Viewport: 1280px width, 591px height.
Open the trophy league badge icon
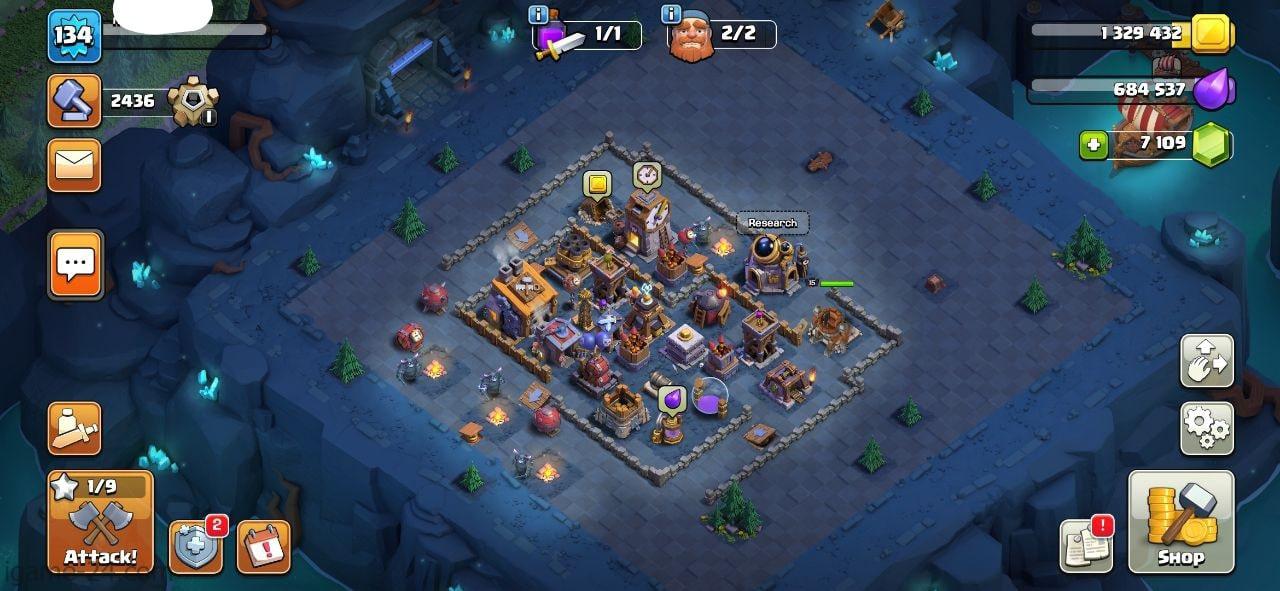click(192, 101)
